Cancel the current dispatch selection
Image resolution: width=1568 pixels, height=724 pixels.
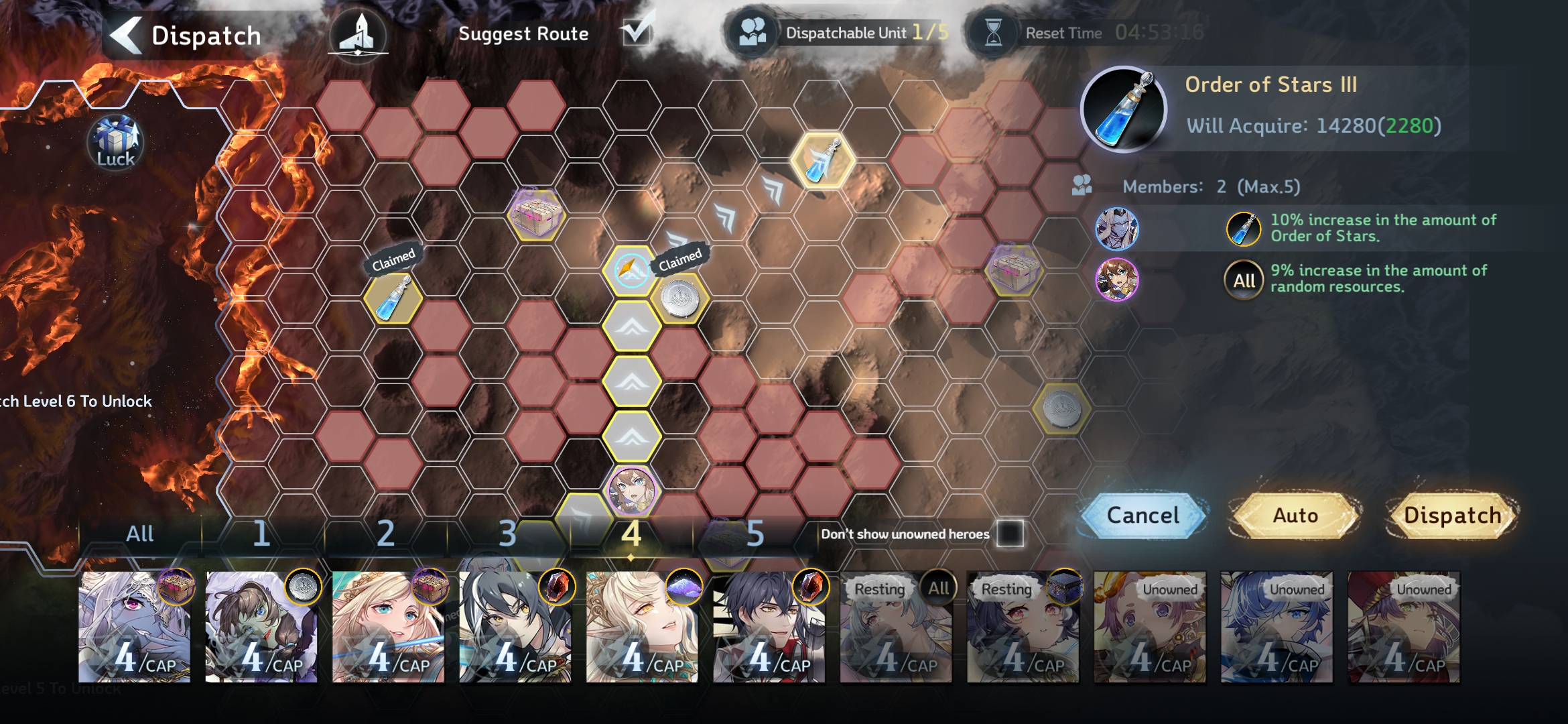[x=1142, y=515]
